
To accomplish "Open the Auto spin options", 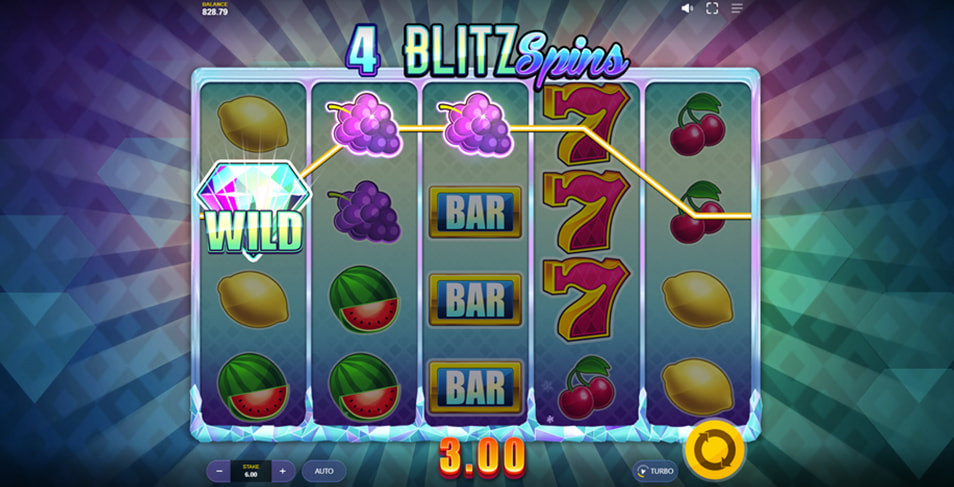I will [x=324, y=471].
